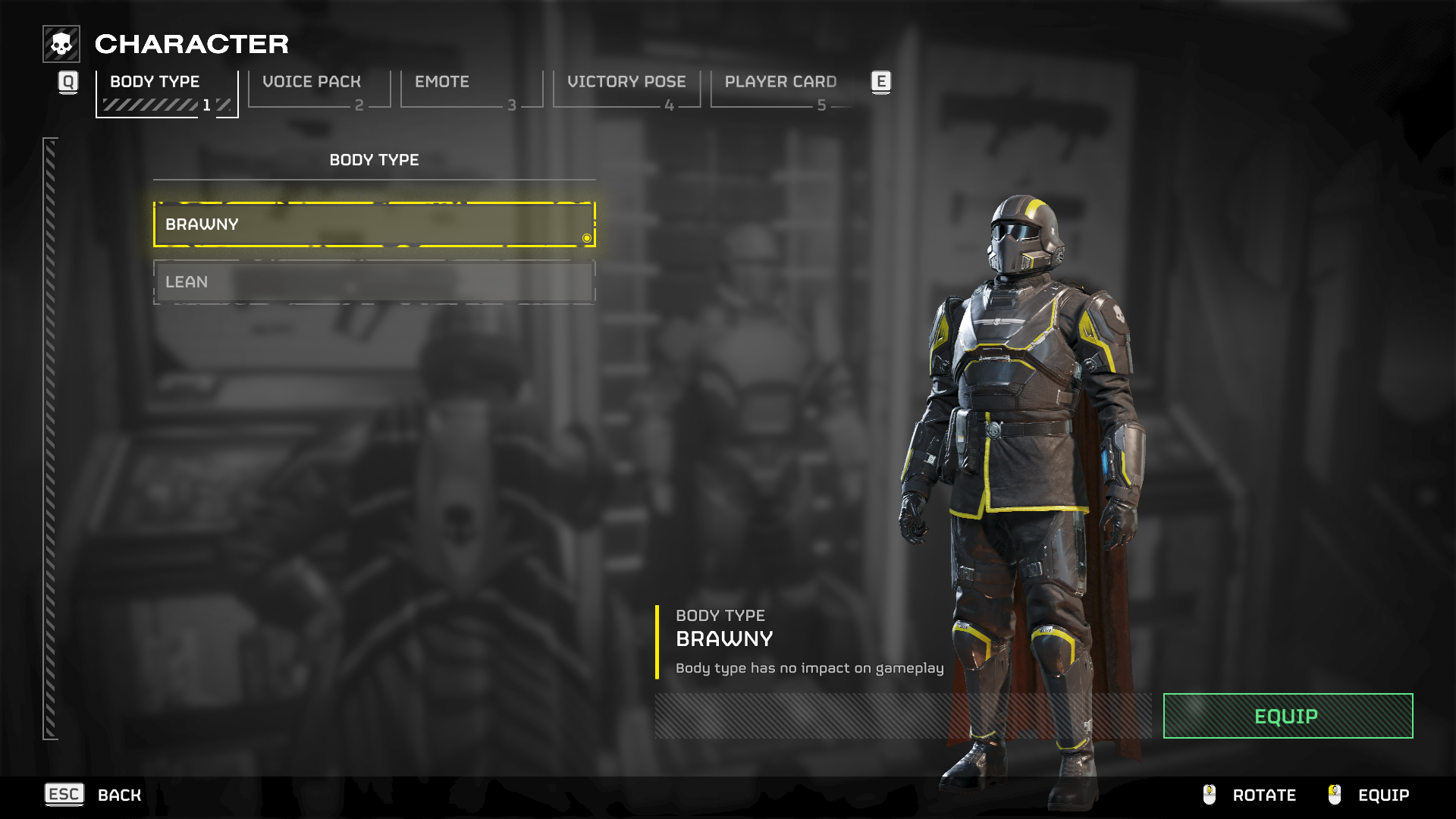Select the Player Card tab
The image size is (1456, 819).
(x=781, y=89)
